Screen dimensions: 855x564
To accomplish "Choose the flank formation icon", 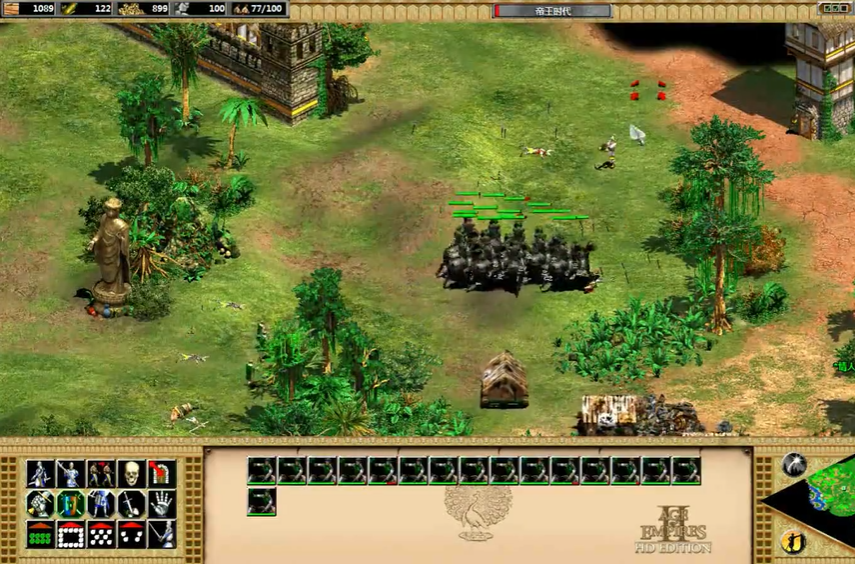I will click(x=132, y=535).
